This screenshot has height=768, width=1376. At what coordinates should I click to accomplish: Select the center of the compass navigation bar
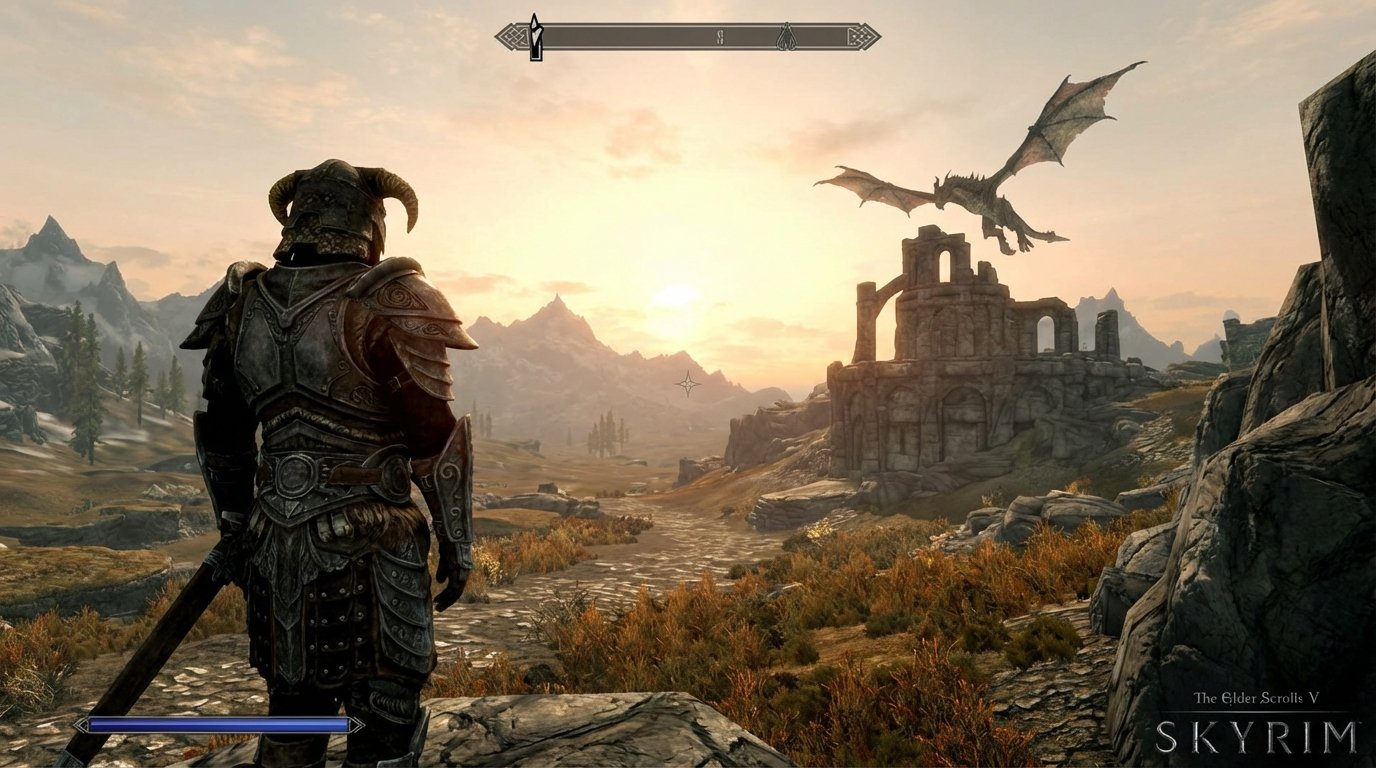pyautogui.click(x=687, y=35)
